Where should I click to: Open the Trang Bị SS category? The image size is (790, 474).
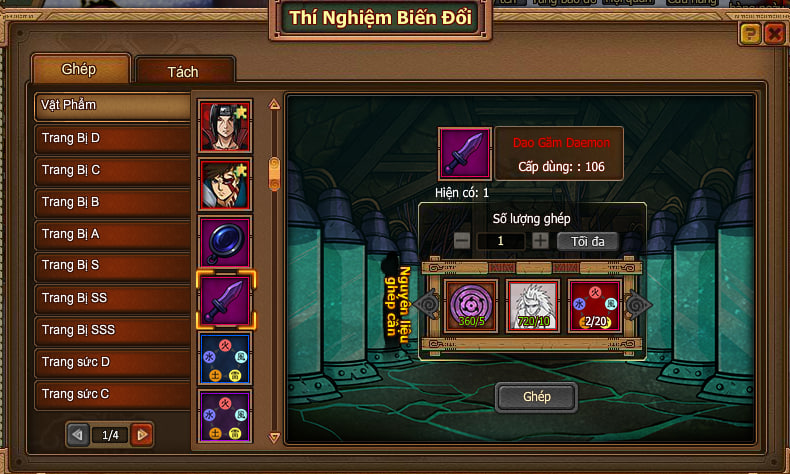(x=112, y=298)
